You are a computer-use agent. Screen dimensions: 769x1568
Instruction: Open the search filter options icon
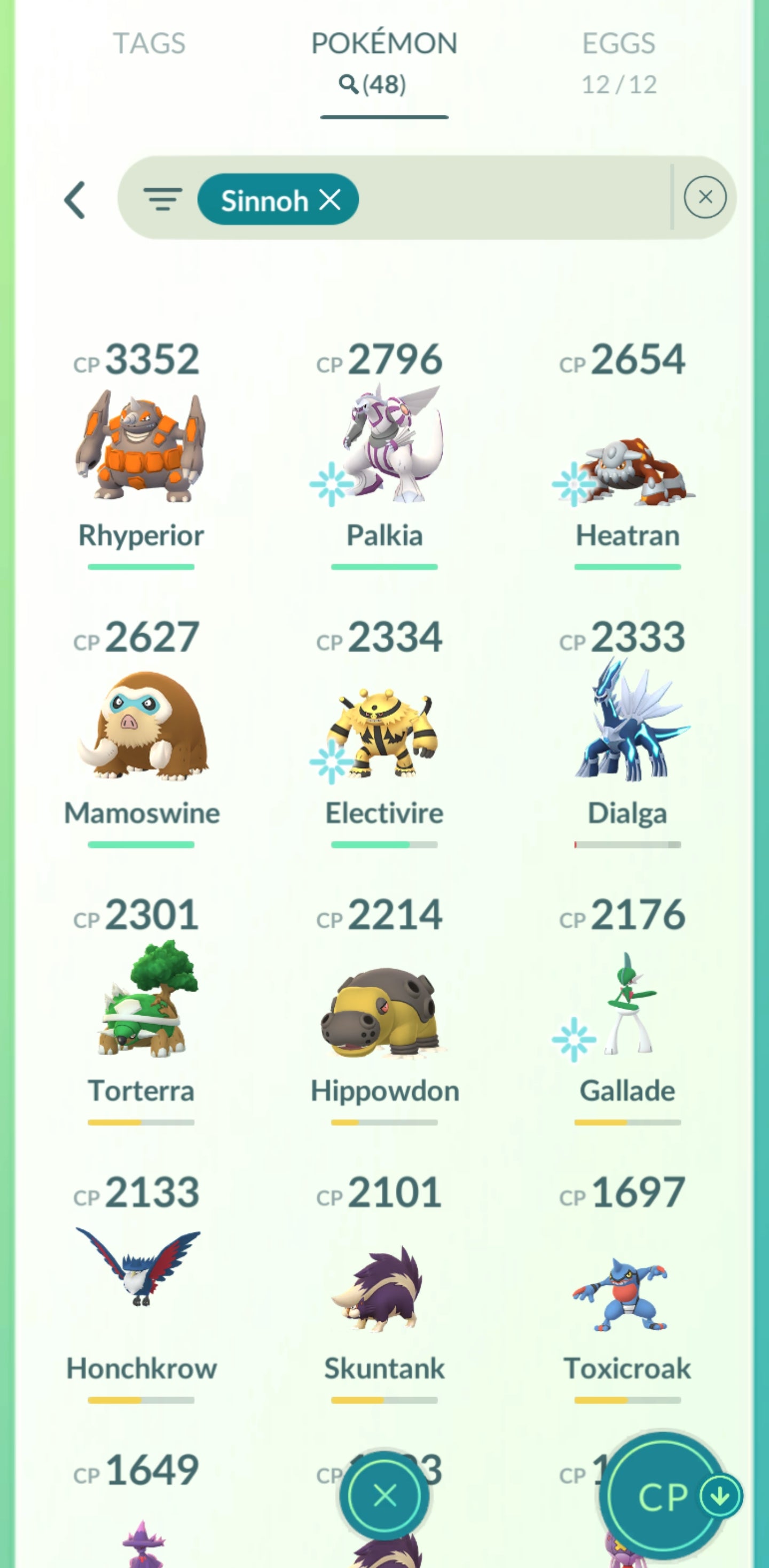click(x=162, y=199)
